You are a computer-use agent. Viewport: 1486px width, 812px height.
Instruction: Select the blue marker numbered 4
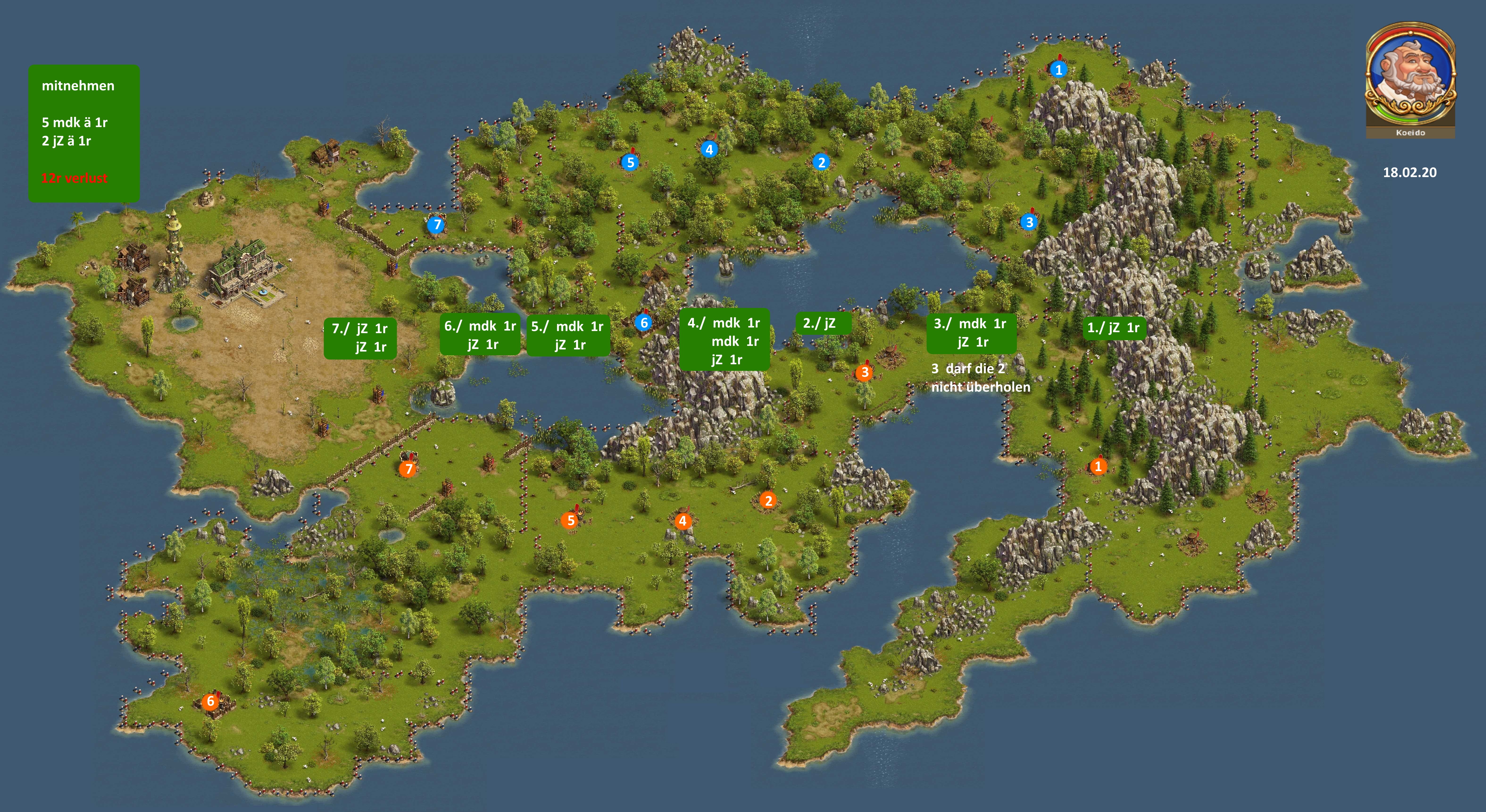point(709,149)
